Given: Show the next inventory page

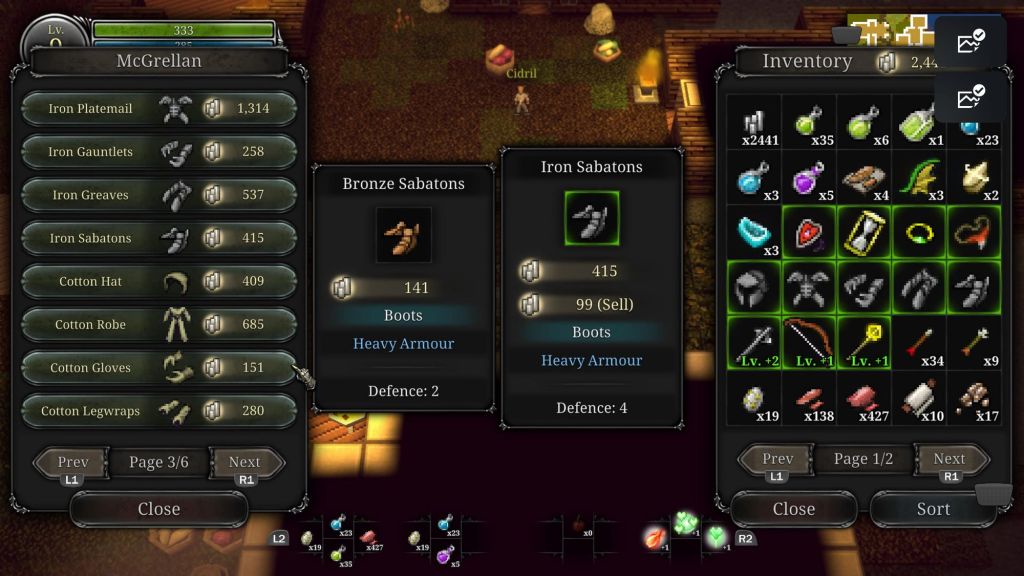Looking at the screenshot, I should tap(949, 459).
